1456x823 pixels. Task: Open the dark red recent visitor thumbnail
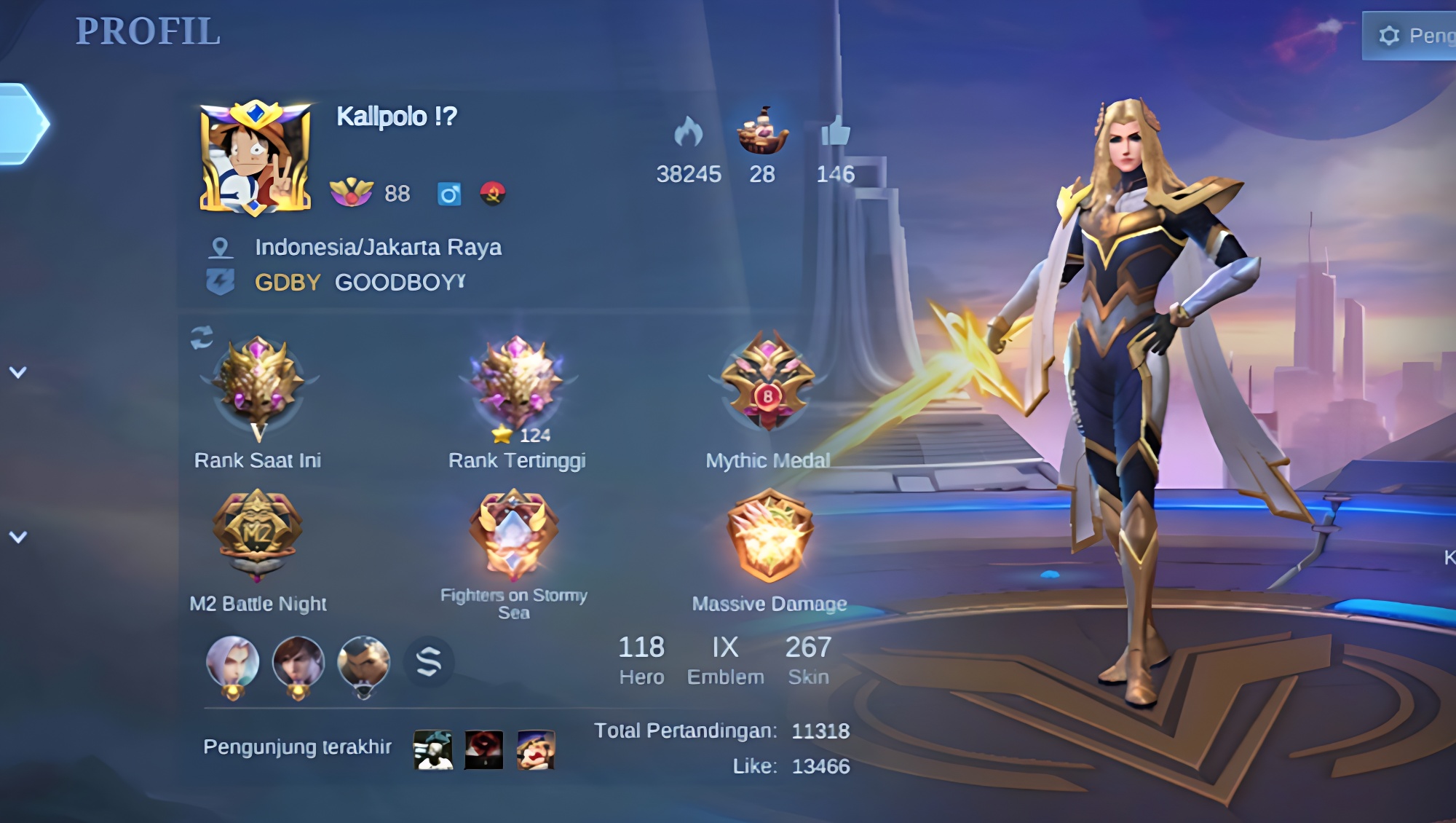click(x=484, y=749)
